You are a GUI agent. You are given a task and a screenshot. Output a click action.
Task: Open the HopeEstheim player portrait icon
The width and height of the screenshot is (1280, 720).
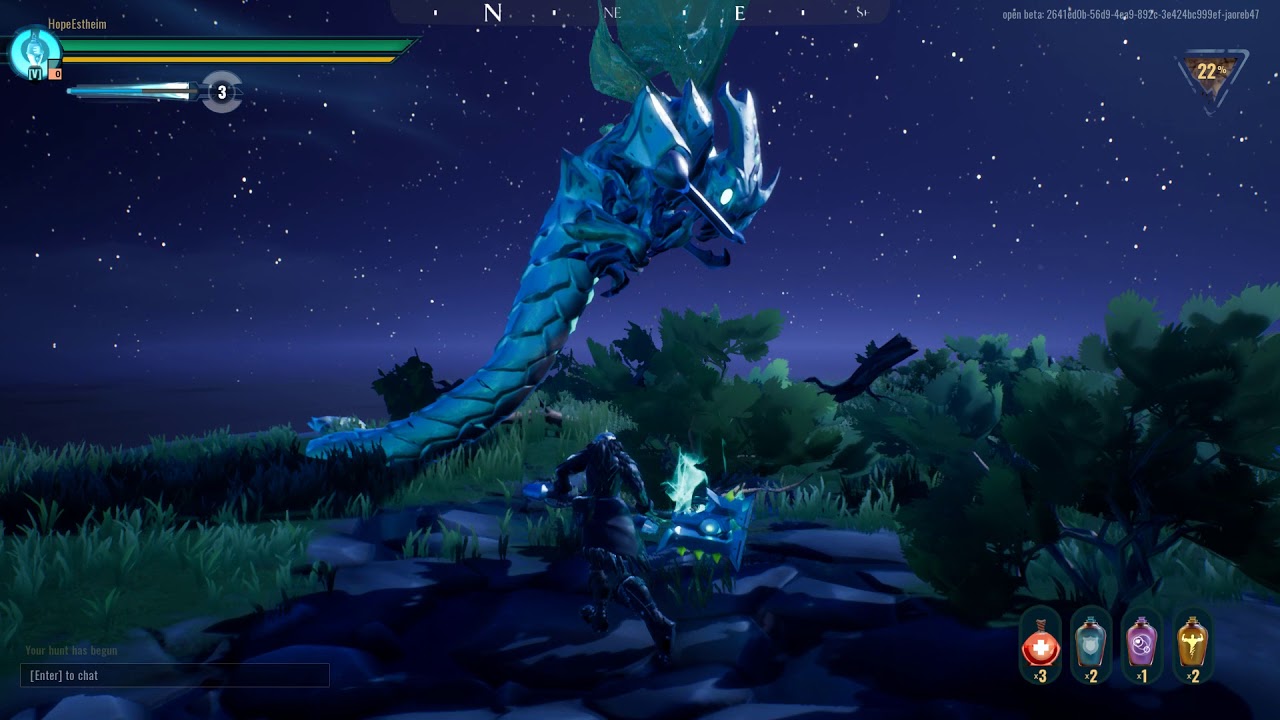(x=34, y=51)
